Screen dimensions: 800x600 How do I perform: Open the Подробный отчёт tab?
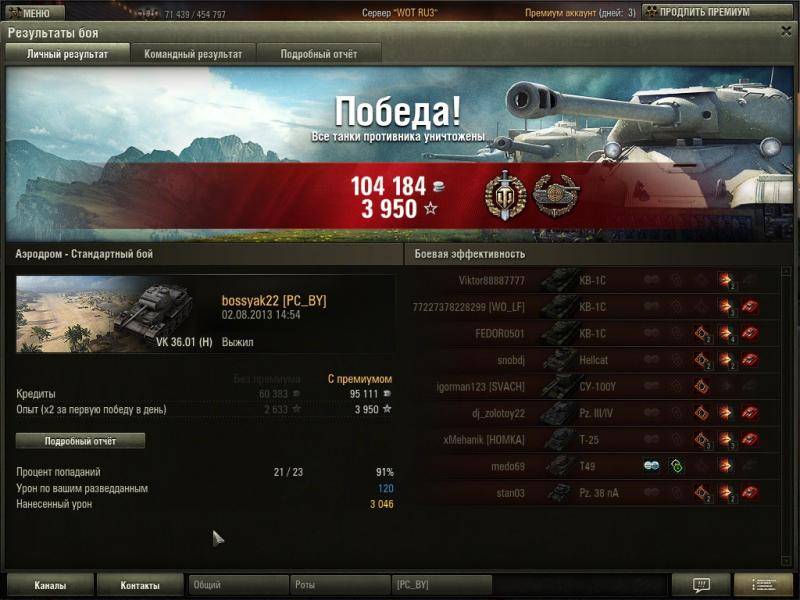318,54
